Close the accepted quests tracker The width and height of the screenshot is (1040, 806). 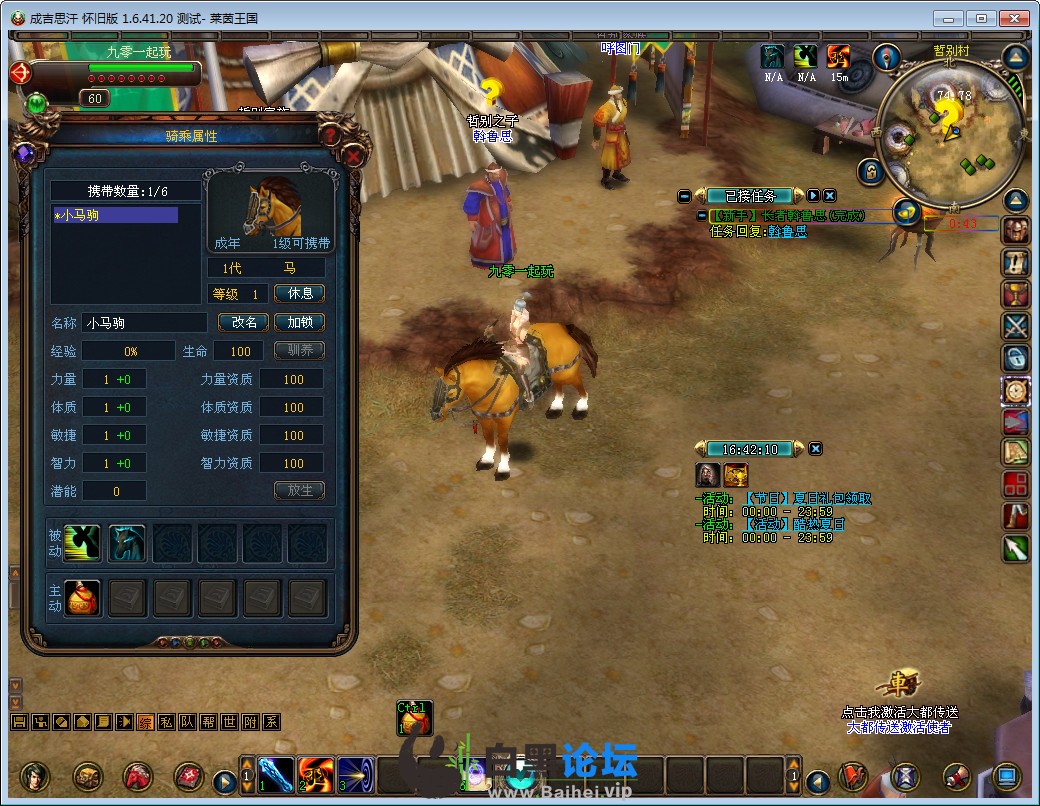click(830, 196)
